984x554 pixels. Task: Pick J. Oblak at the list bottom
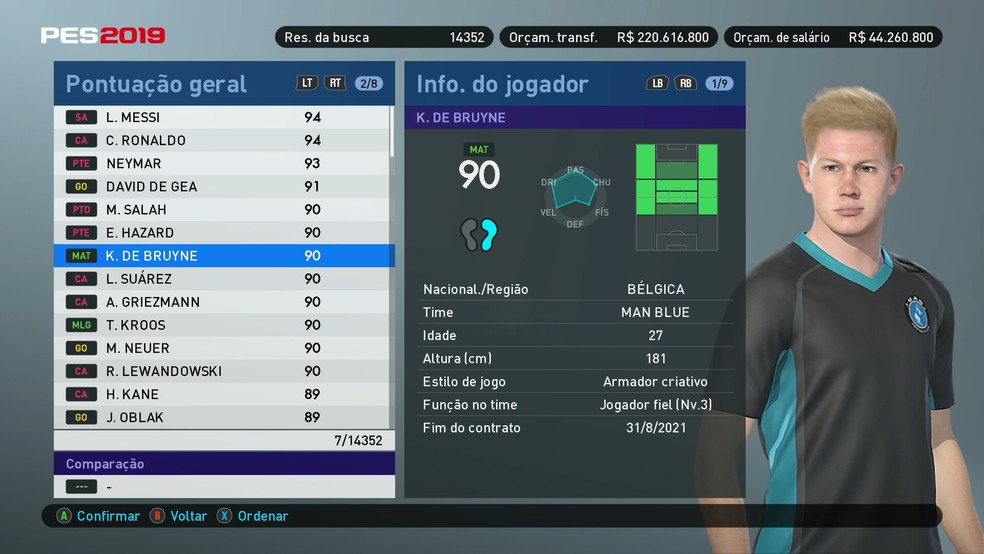(220, 416)
